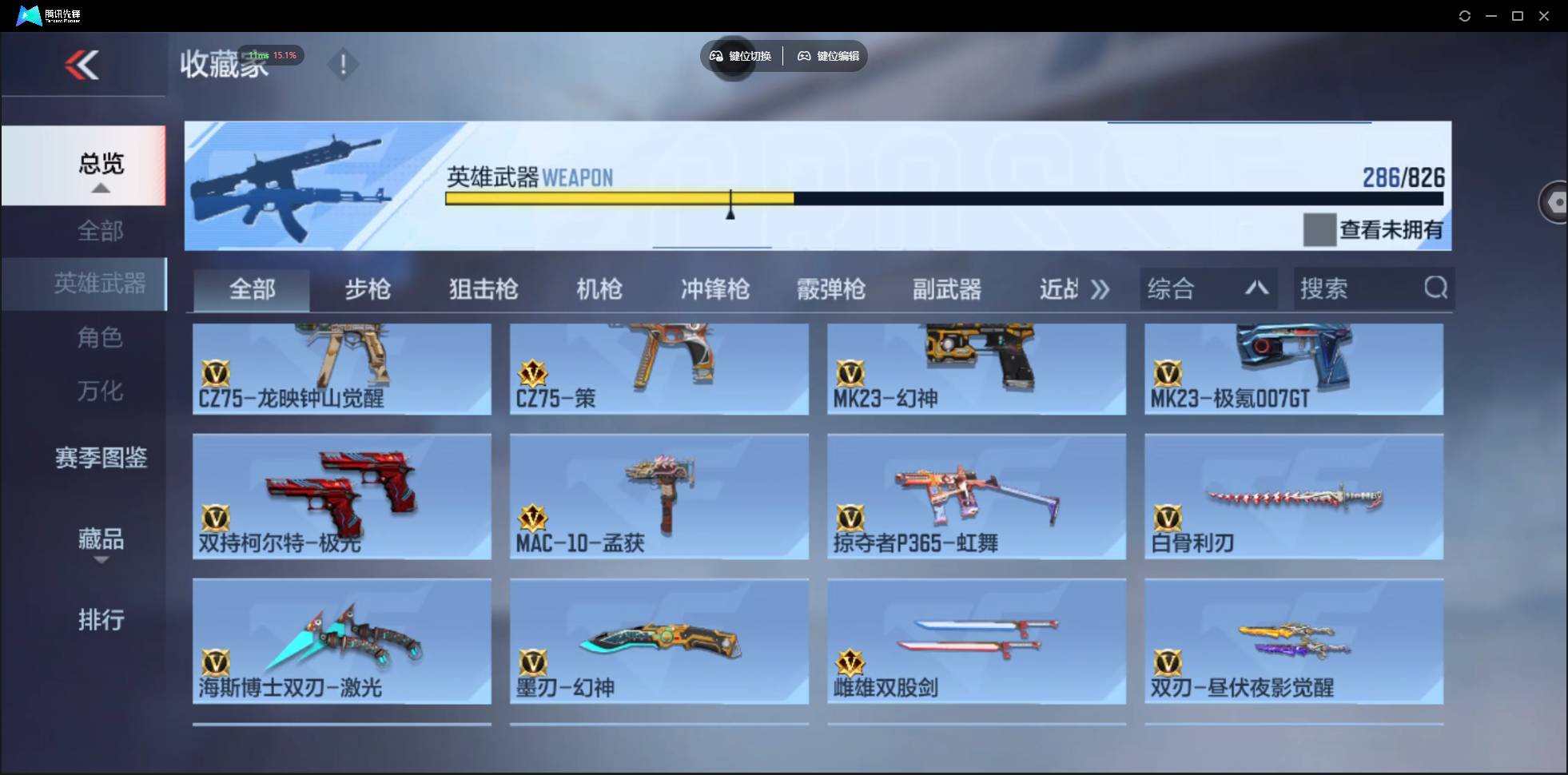This screenshot has width=1568, height=775.
Task: Enable the 查看未拥有 checkbox
Action: (1320, 229)
